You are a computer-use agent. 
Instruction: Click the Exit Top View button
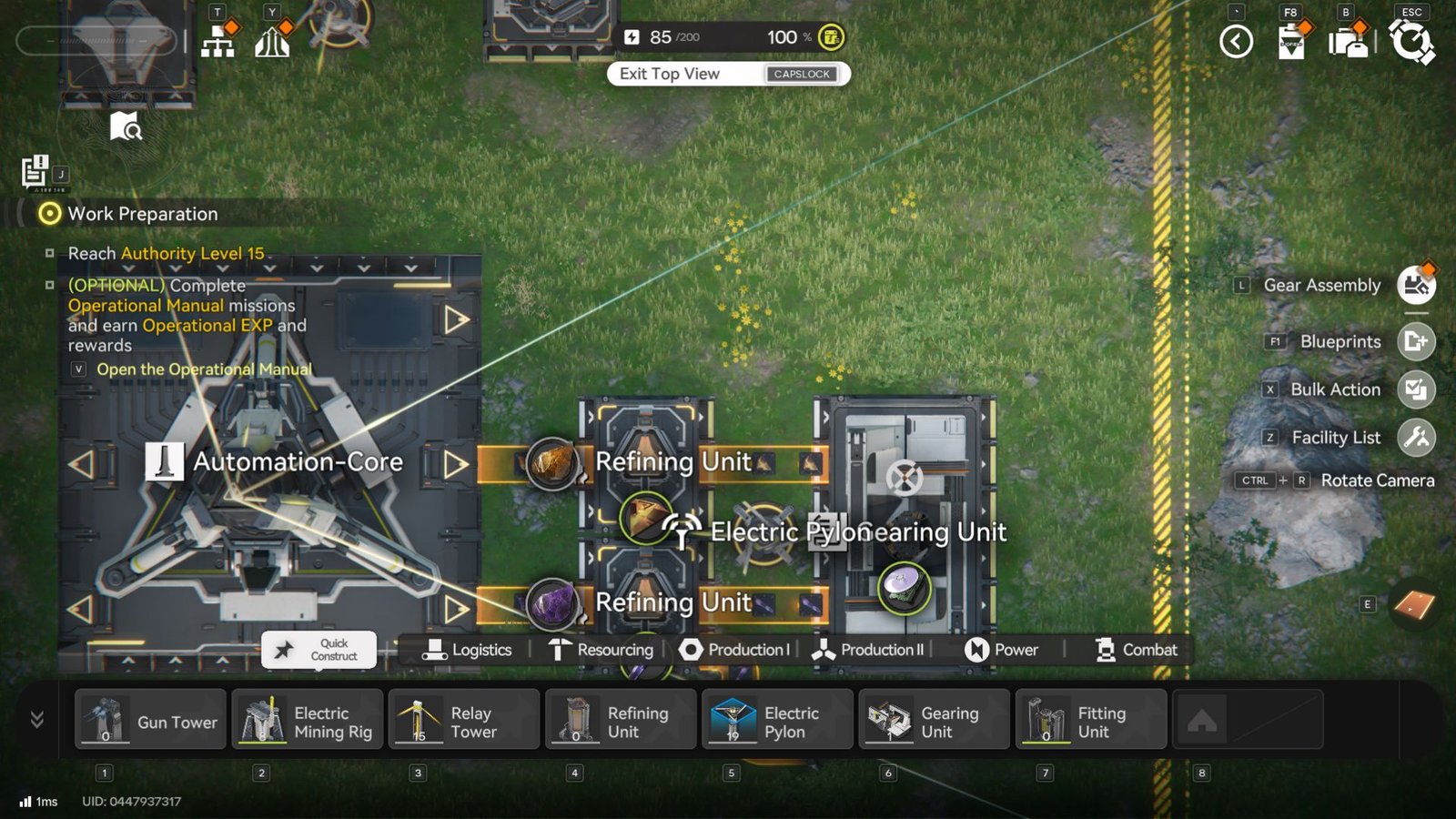726,74
